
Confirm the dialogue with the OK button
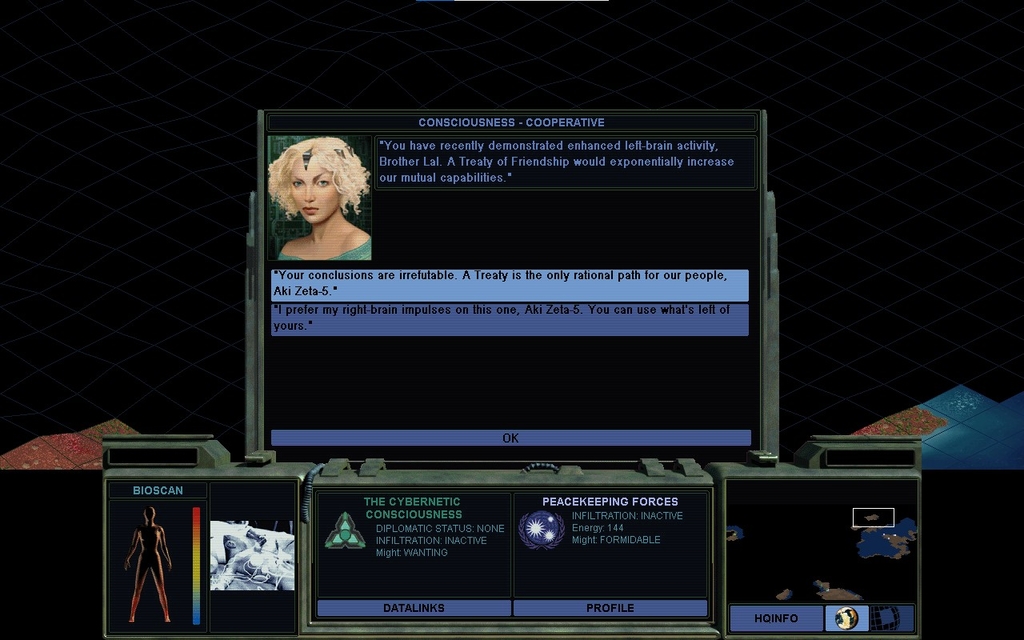coord(510,438)
